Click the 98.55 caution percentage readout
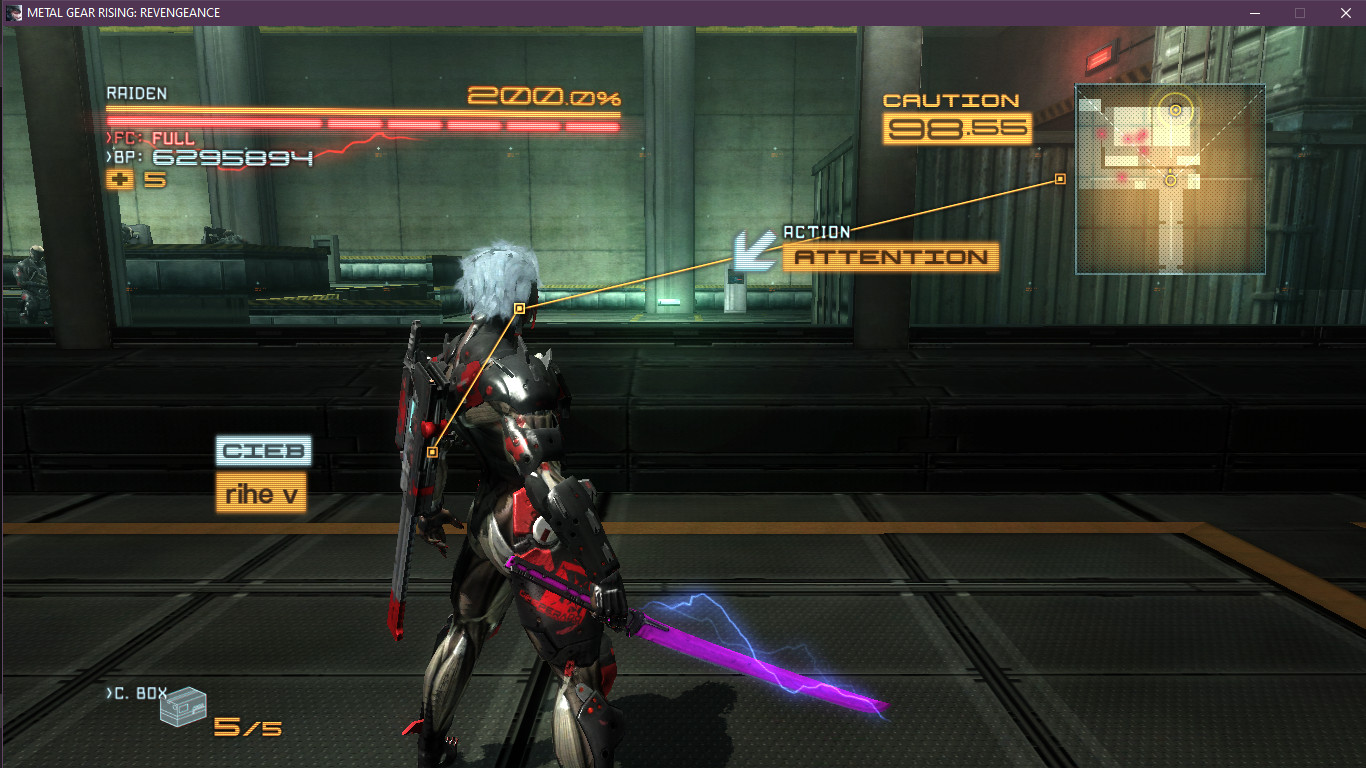 pyautogui.click(x=956, y=128)
